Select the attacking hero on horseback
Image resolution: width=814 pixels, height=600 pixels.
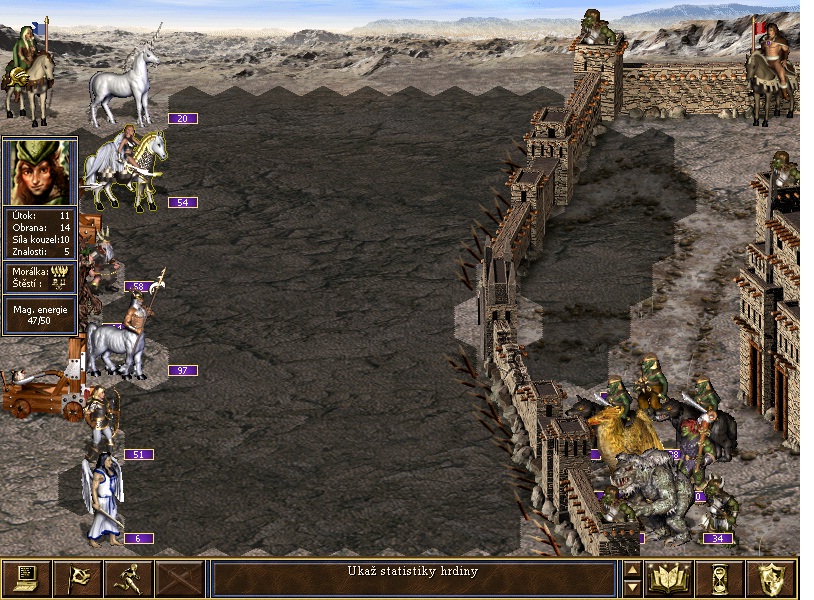26,70
